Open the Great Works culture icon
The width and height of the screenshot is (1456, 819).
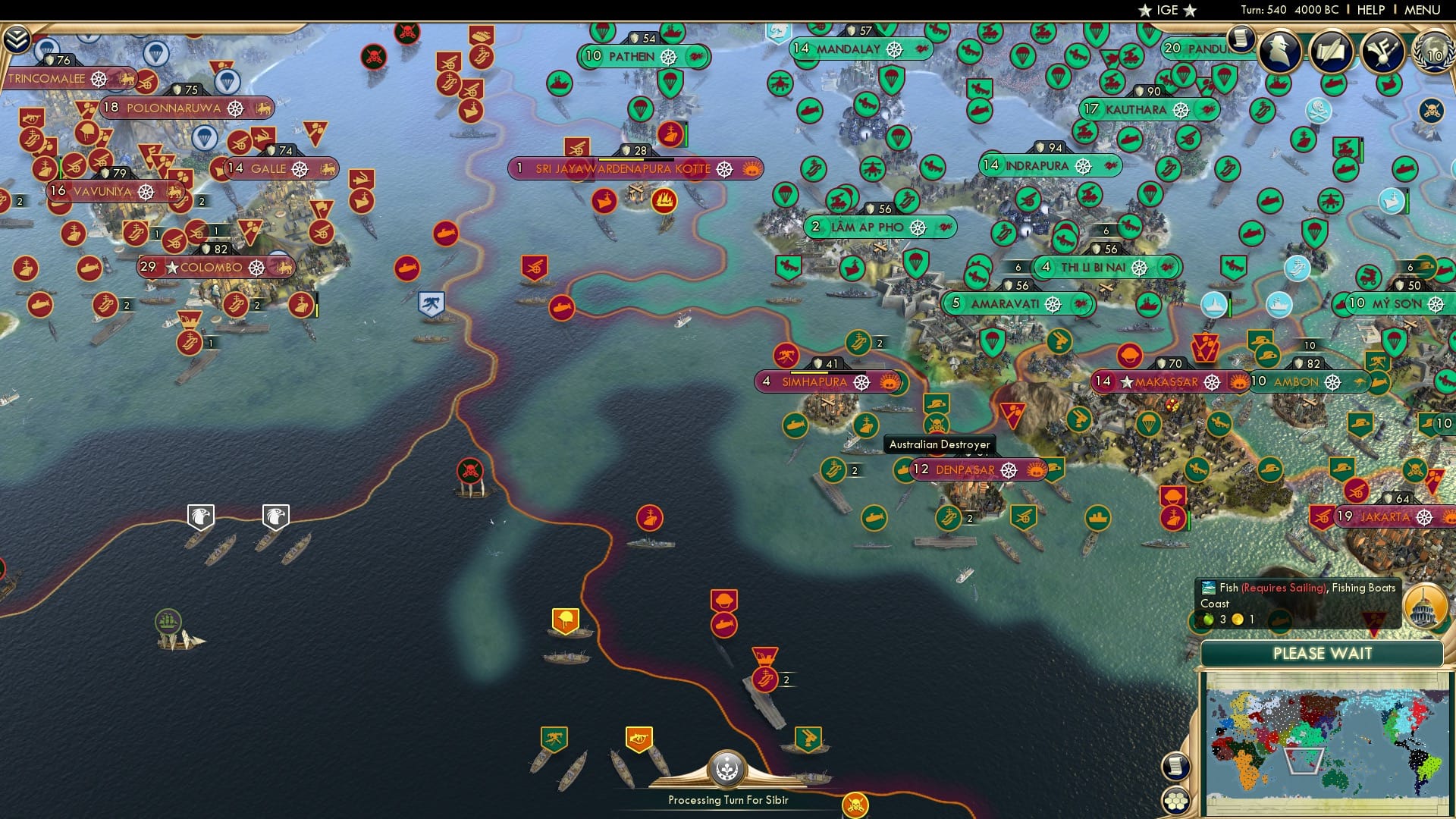(1383, 52)
